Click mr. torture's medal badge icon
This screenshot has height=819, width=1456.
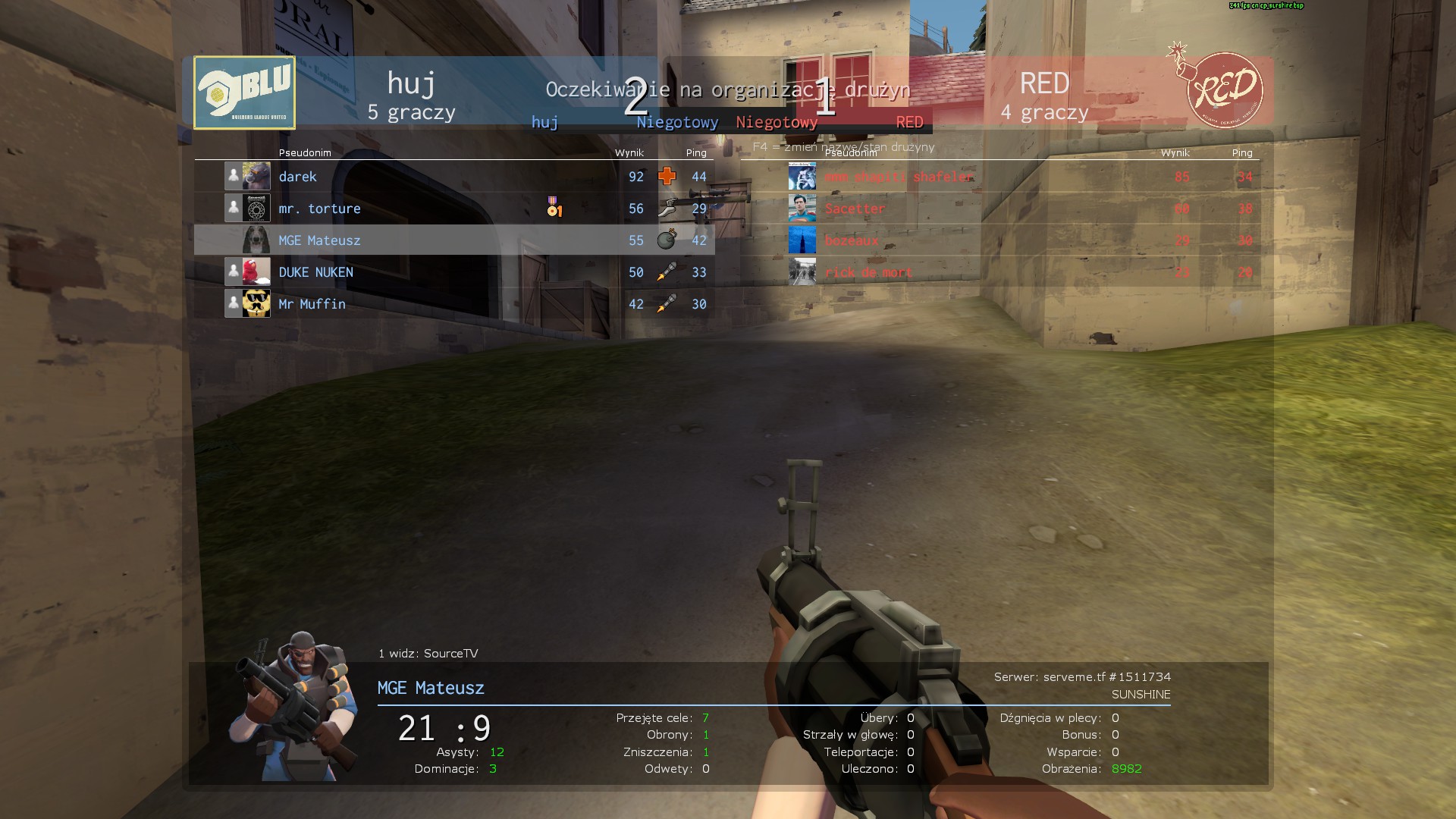[x=554, y=207]
